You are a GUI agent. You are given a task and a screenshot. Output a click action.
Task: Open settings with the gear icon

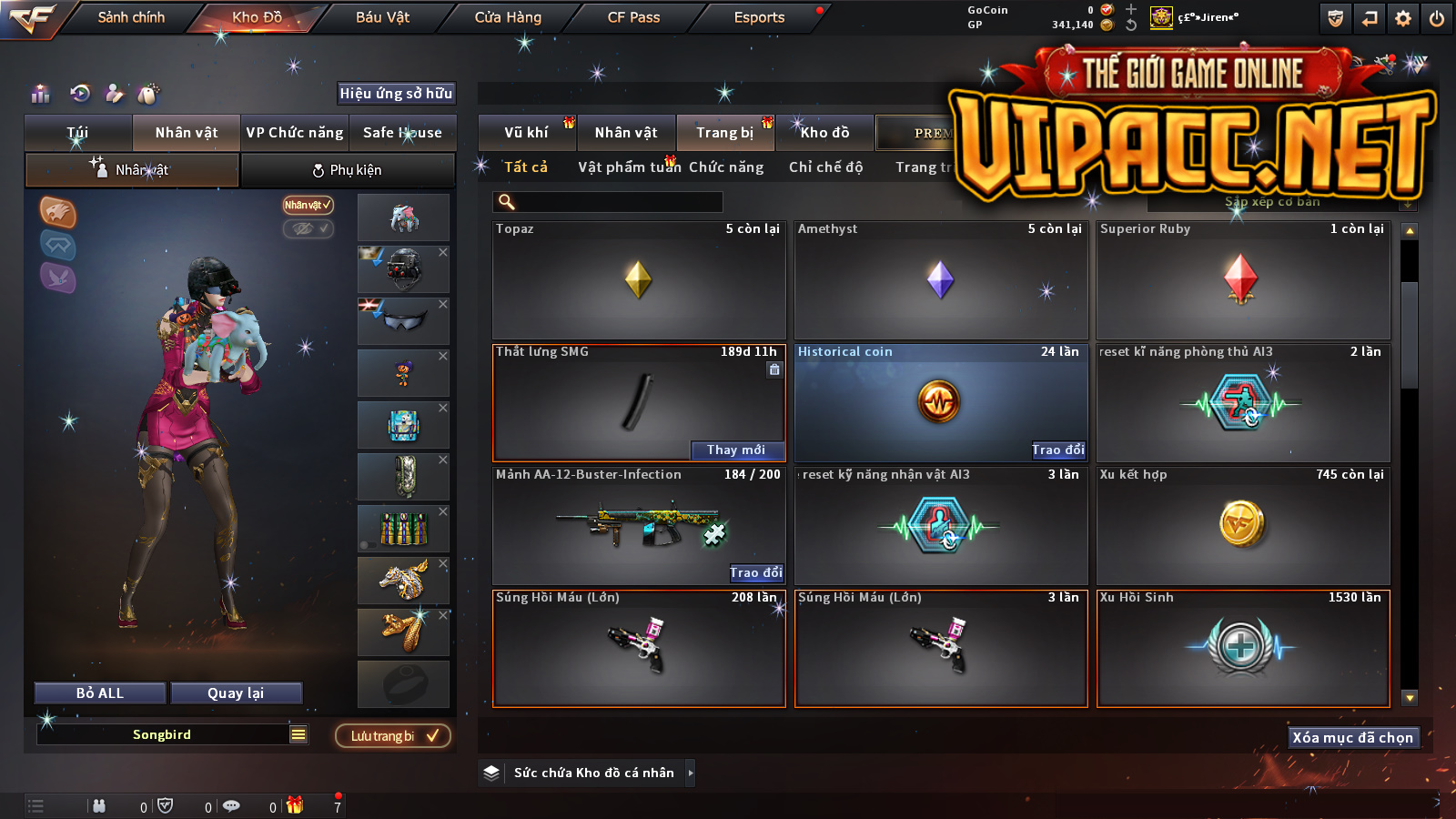click(1403, 18)
